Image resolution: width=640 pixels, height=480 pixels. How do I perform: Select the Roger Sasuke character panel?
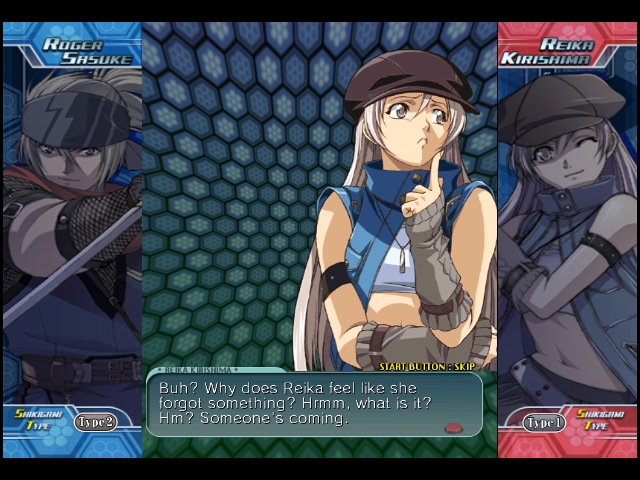[72, 230]
